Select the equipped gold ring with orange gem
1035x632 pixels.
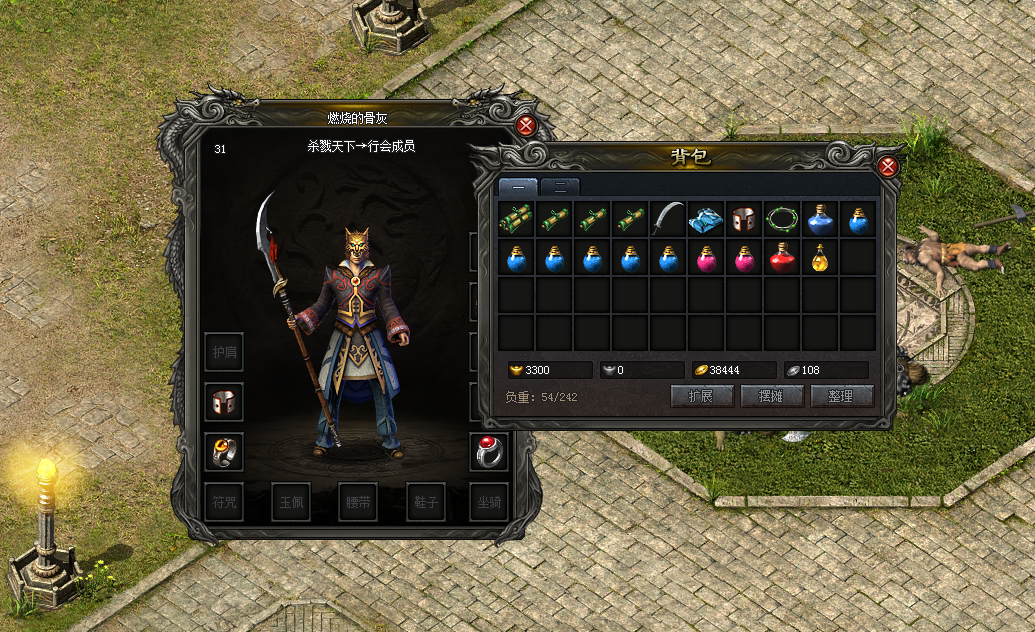tap(223, 452)
